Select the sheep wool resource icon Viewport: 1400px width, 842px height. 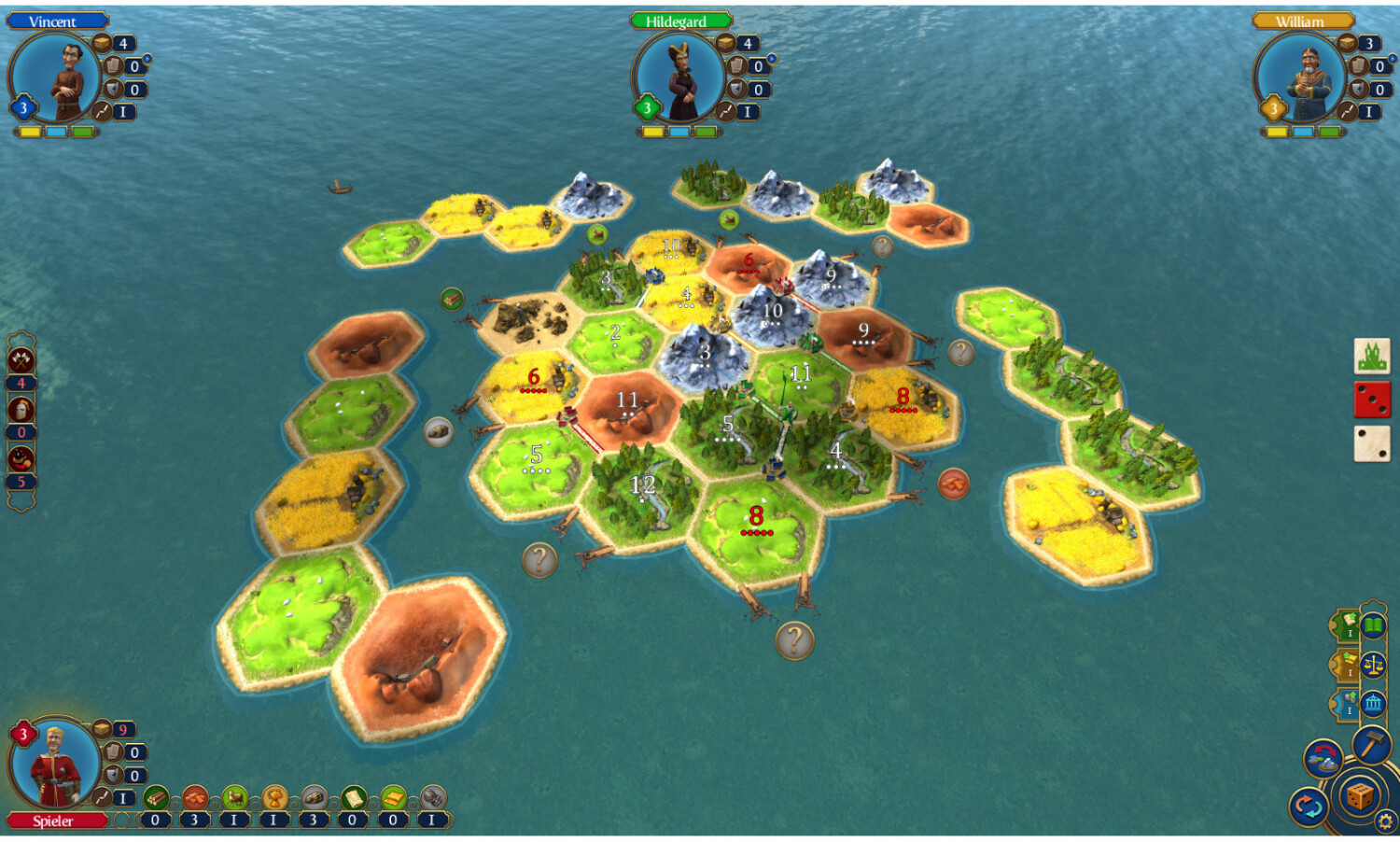(x=234, y=798)
